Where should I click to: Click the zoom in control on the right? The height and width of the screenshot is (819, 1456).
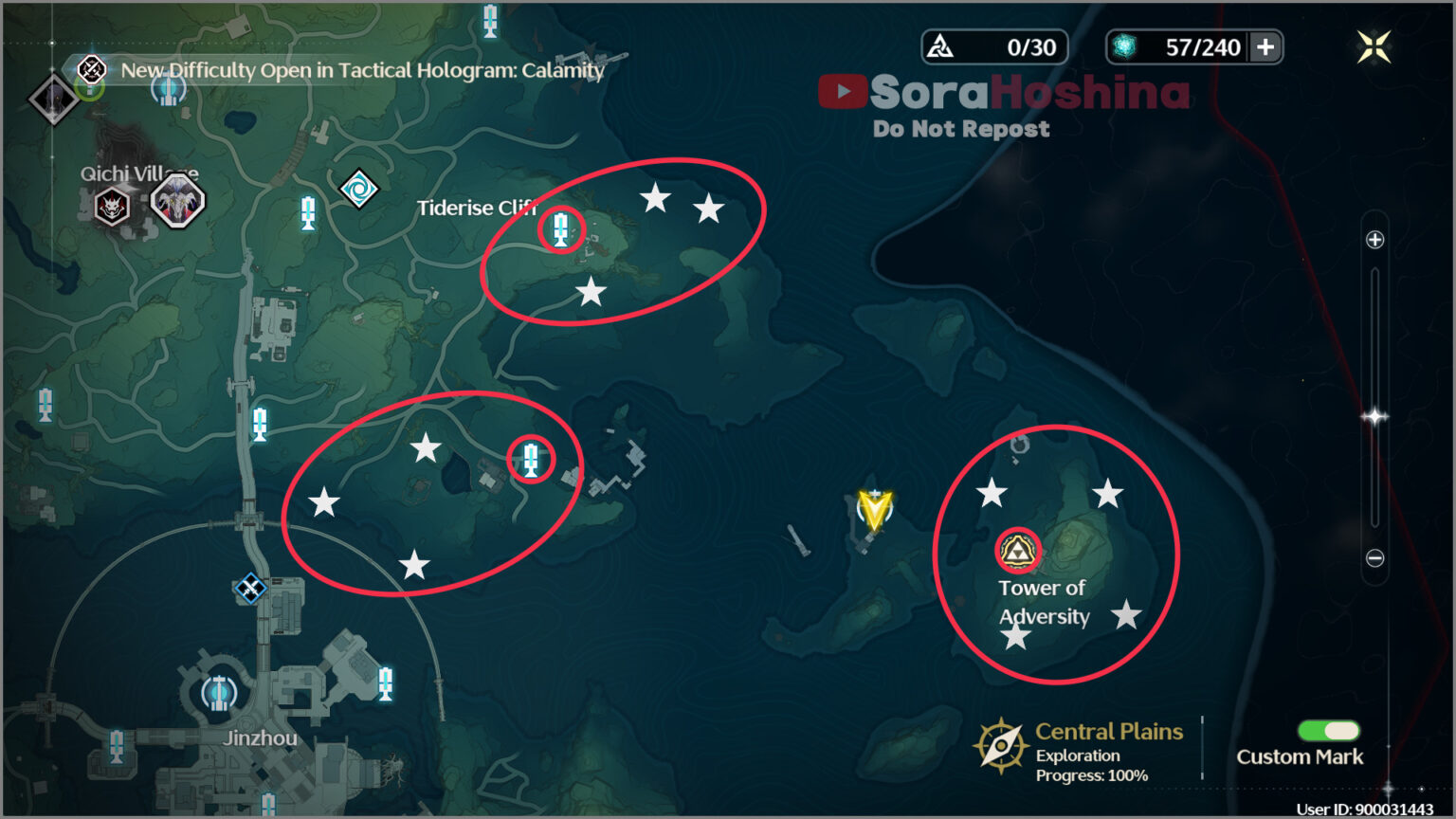(1374, 239)
